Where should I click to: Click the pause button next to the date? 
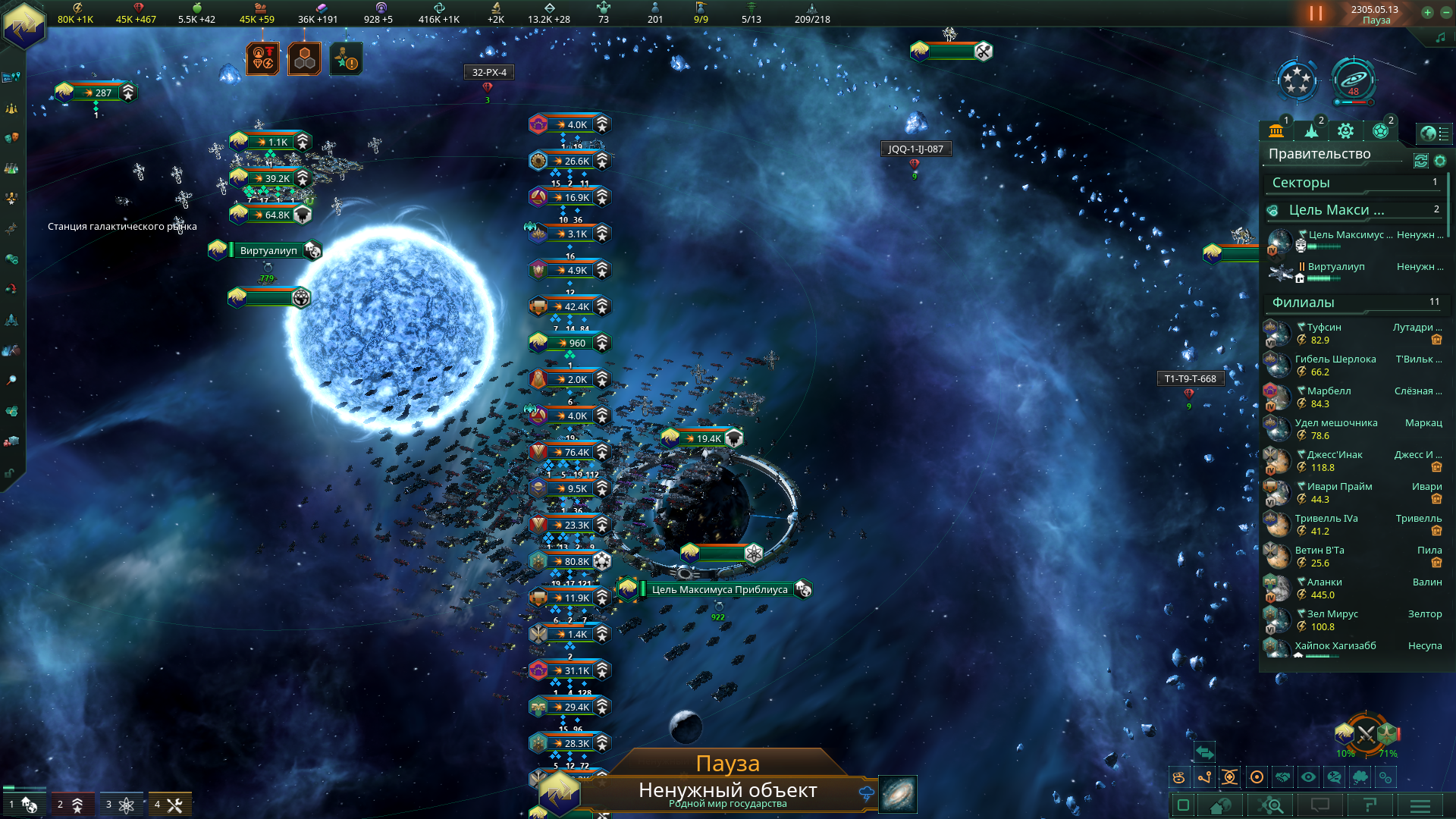[x=1316, y=14]
